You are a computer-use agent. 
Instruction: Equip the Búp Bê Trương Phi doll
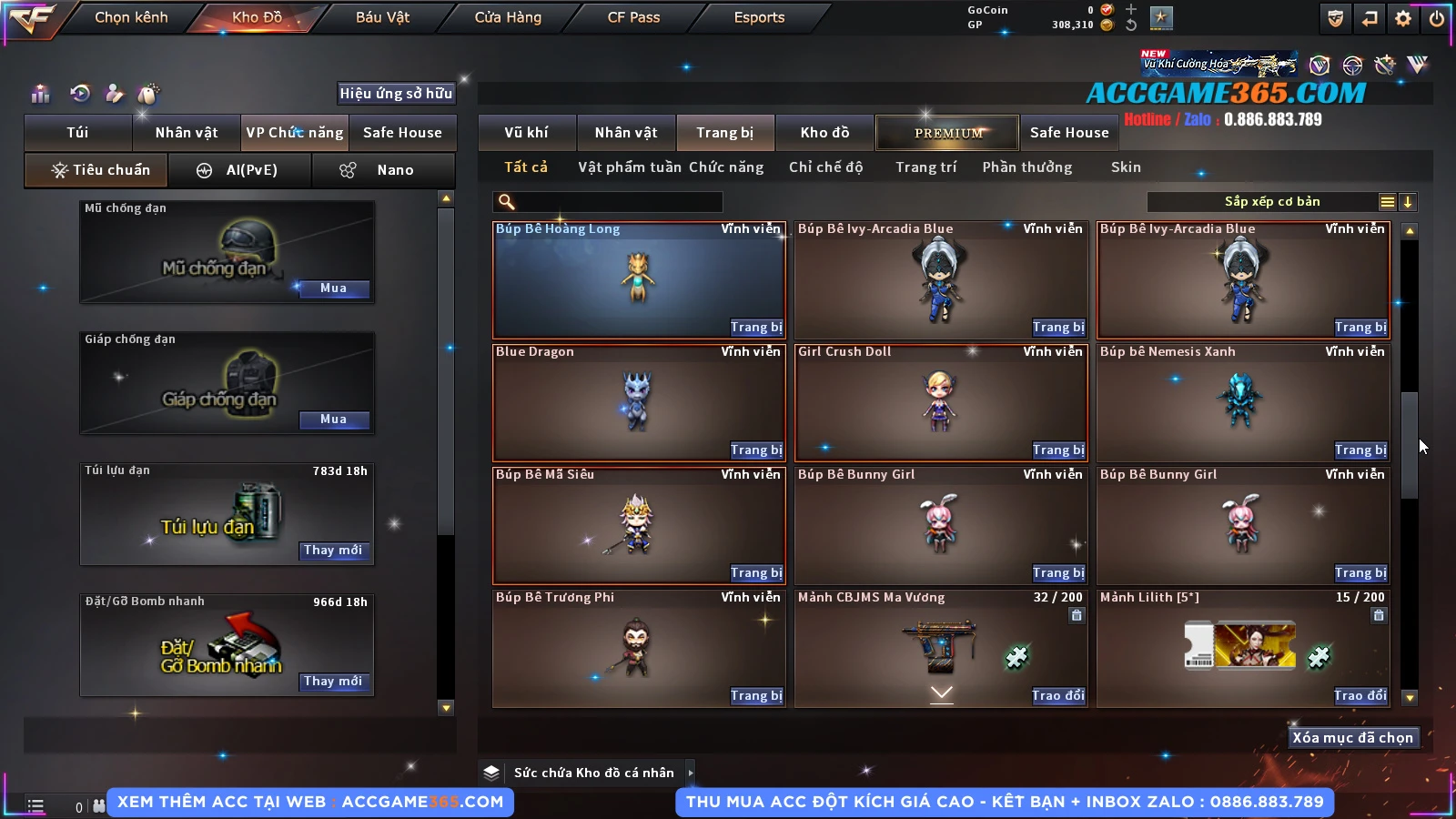pyautogui.click(x=755, y=696)
